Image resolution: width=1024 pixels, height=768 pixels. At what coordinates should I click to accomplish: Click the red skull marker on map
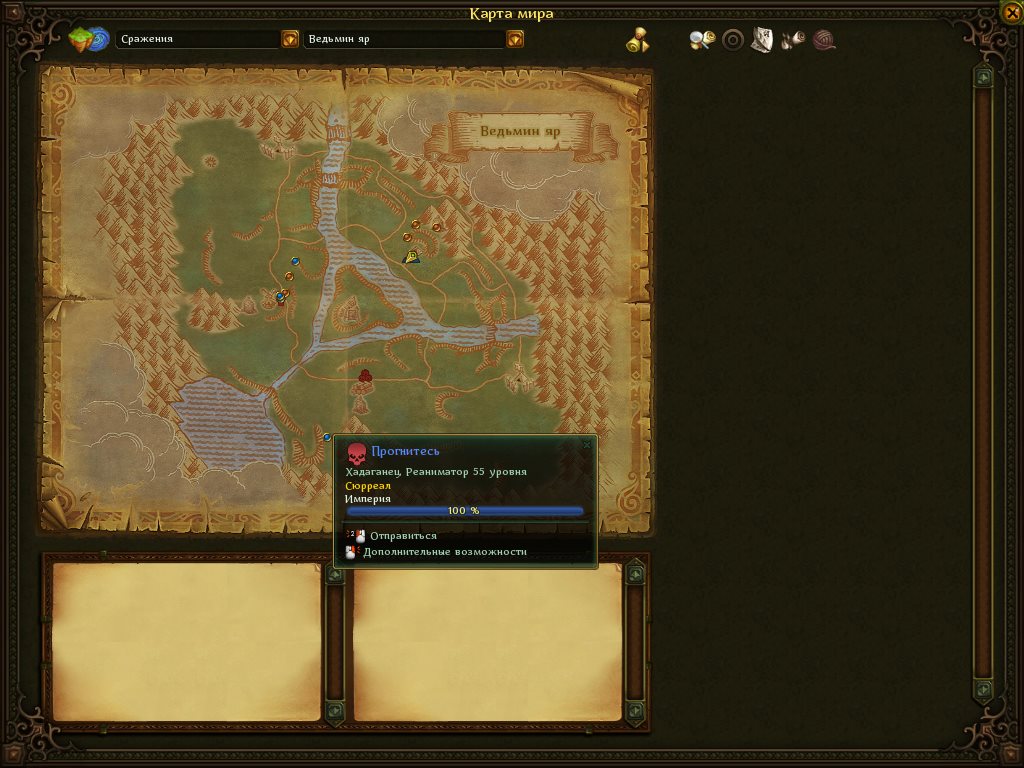tap(365, 375)
